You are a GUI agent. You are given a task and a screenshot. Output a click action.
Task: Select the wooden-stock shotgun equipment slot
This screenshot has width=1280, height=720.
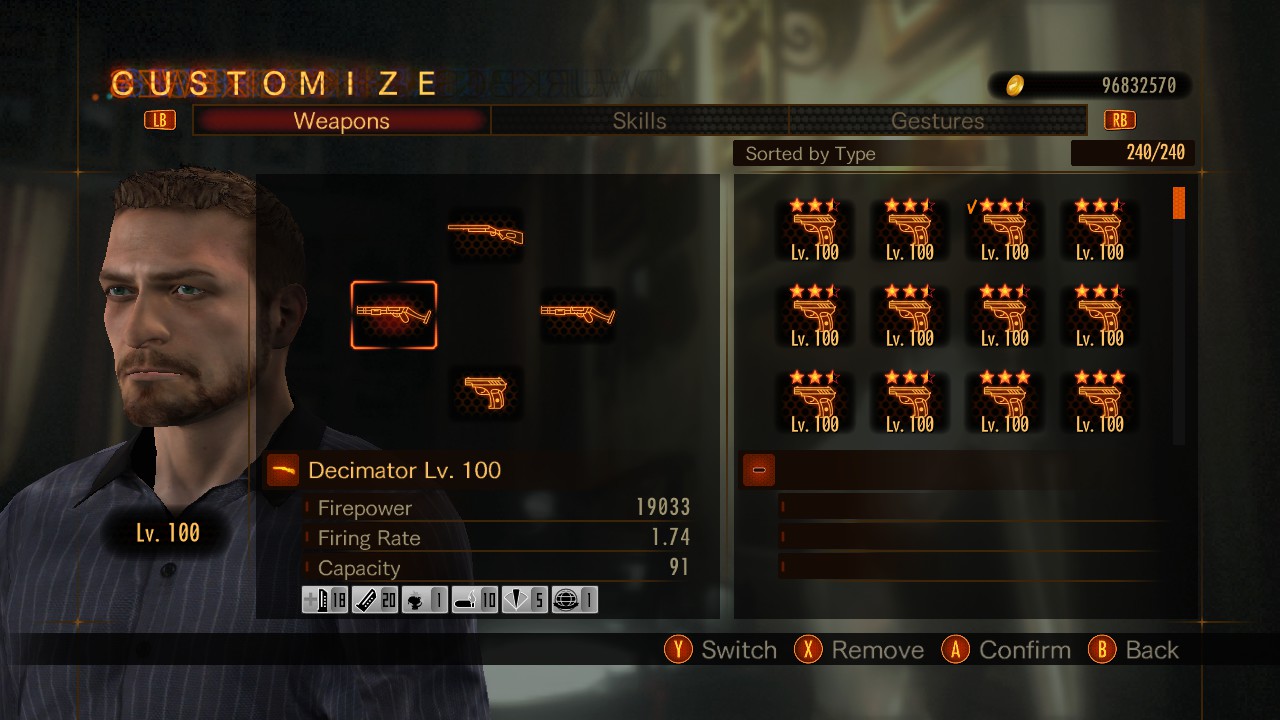pyautogui.click(x=485, y=234)
